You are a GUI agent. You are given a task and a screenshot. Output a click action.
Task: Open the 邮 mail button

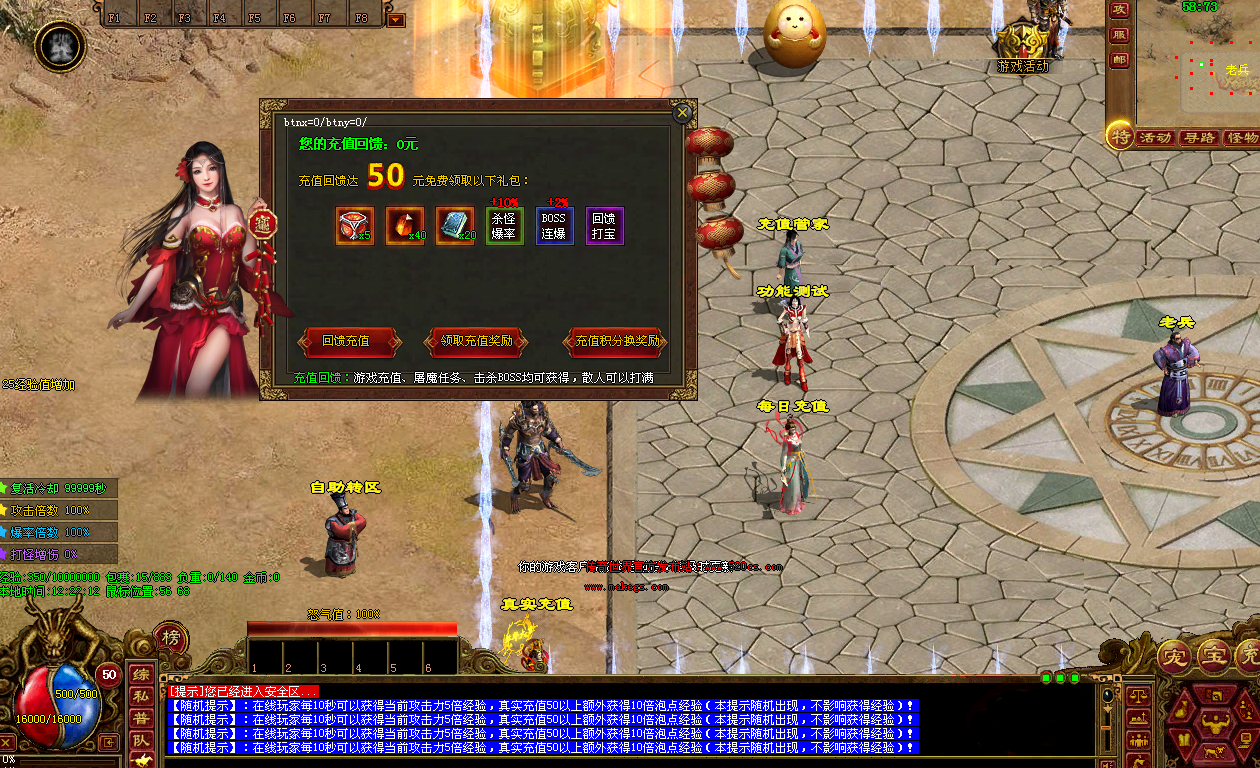point(1120,59)
